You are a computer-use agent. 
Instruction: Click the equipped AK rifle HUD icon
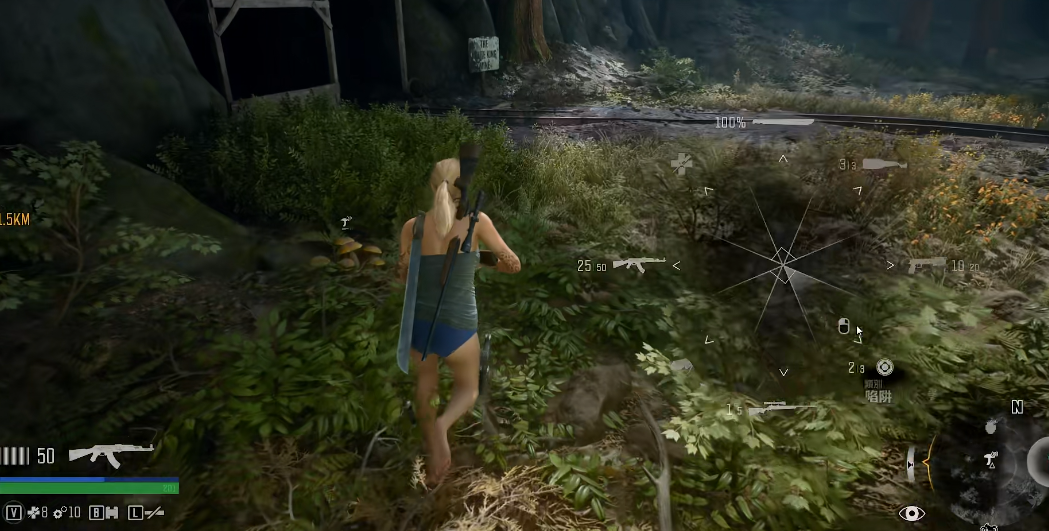coord(111,455)
